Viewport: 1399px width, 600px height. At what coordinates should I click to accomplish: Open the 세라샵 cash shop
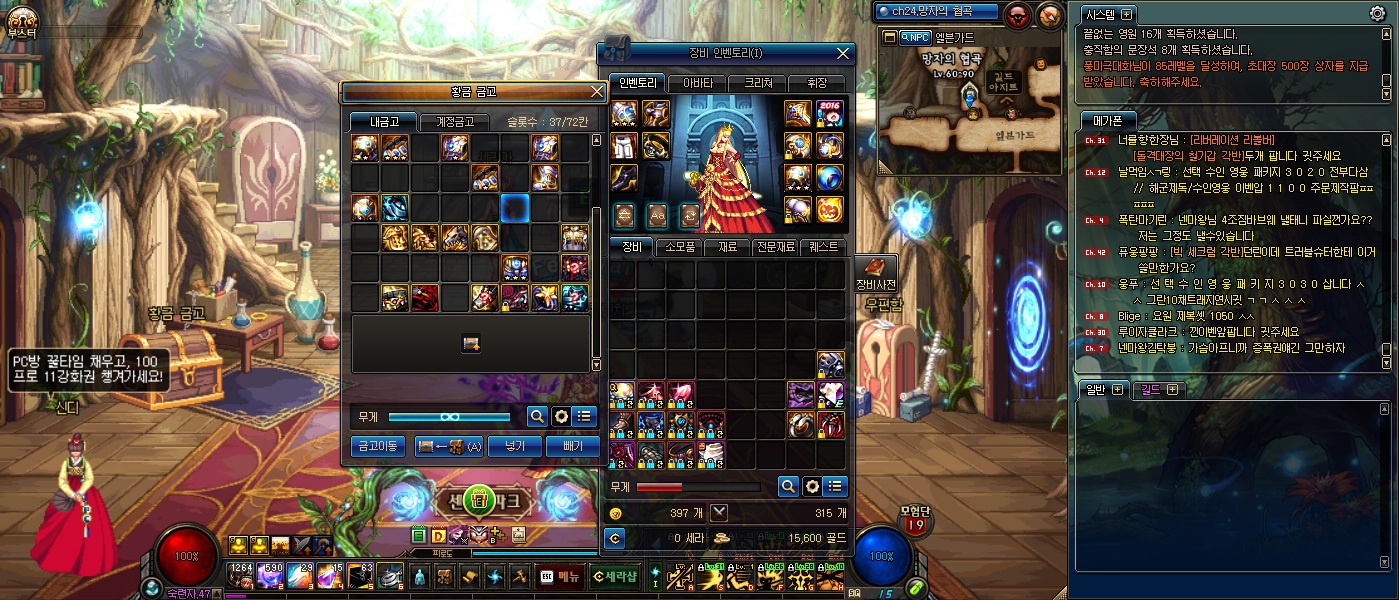614,575
